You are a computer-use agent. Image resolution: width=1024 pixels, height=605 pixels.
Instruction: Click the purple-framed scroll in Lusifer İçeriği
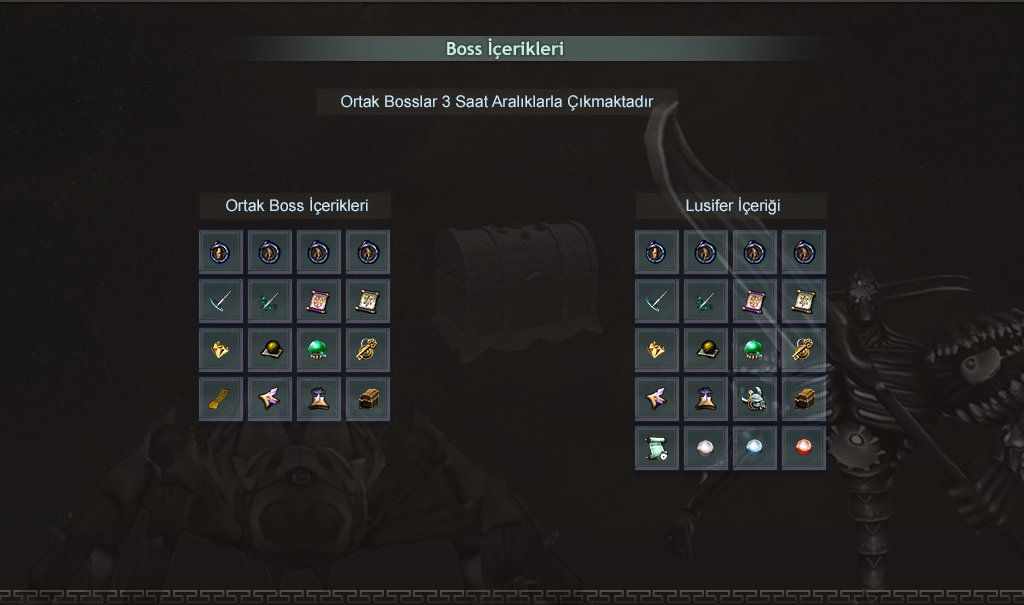(755, 301)
